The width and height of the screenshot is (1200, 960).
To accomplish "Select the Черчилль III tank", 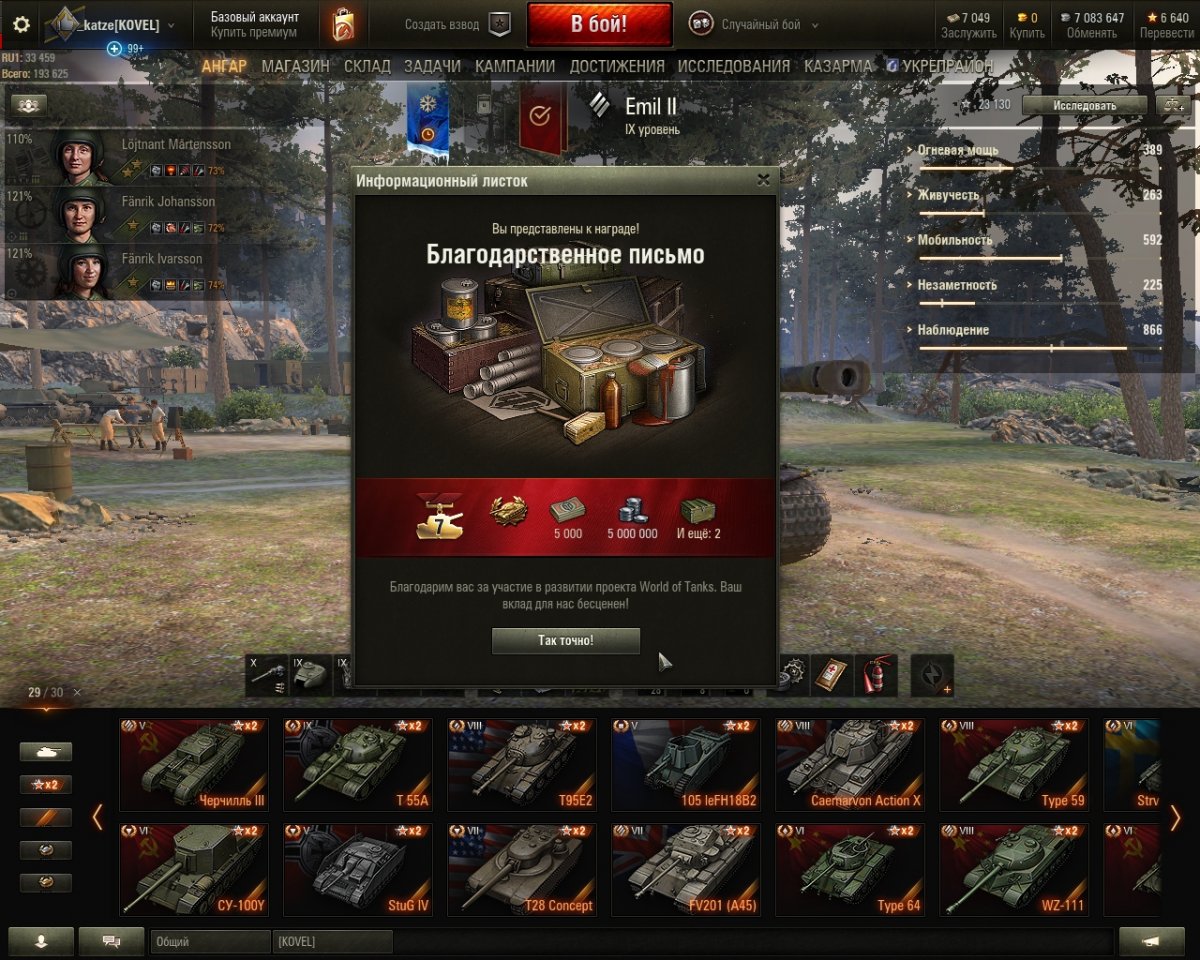I will tap(193, 764).
